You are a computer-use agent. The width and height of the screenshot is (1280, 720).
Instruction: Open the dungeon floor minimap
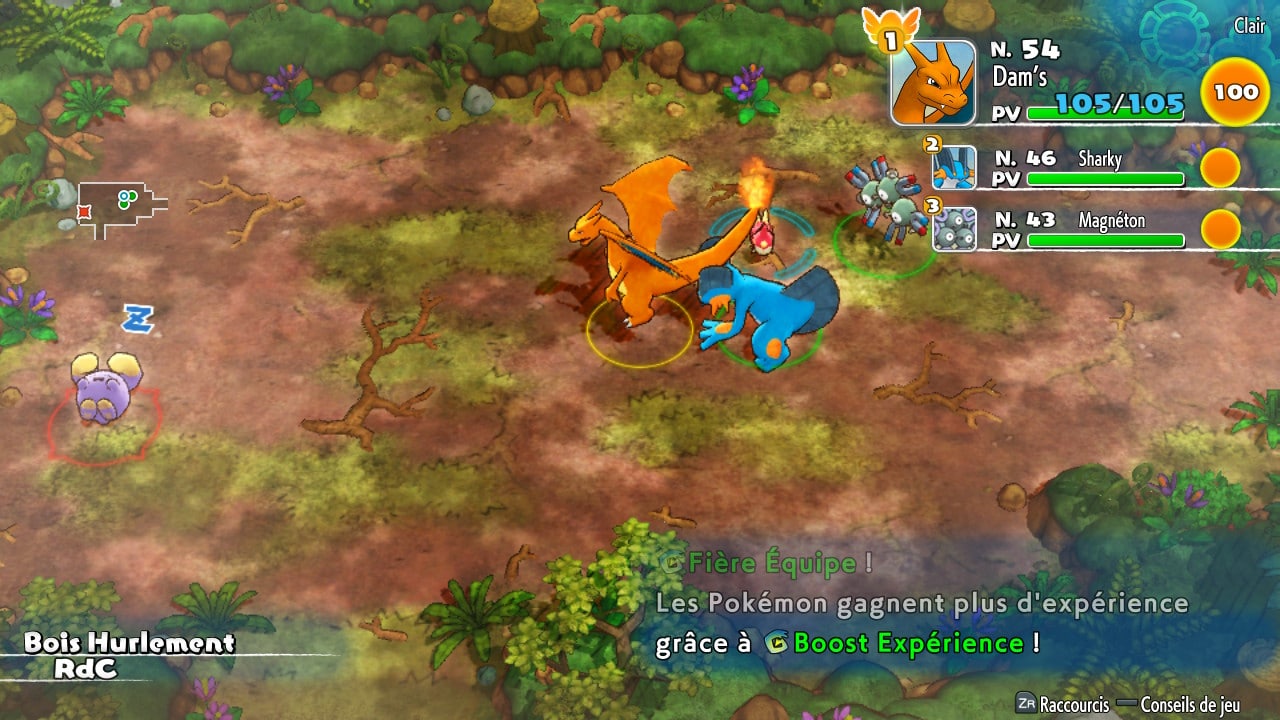click(120, 208)
